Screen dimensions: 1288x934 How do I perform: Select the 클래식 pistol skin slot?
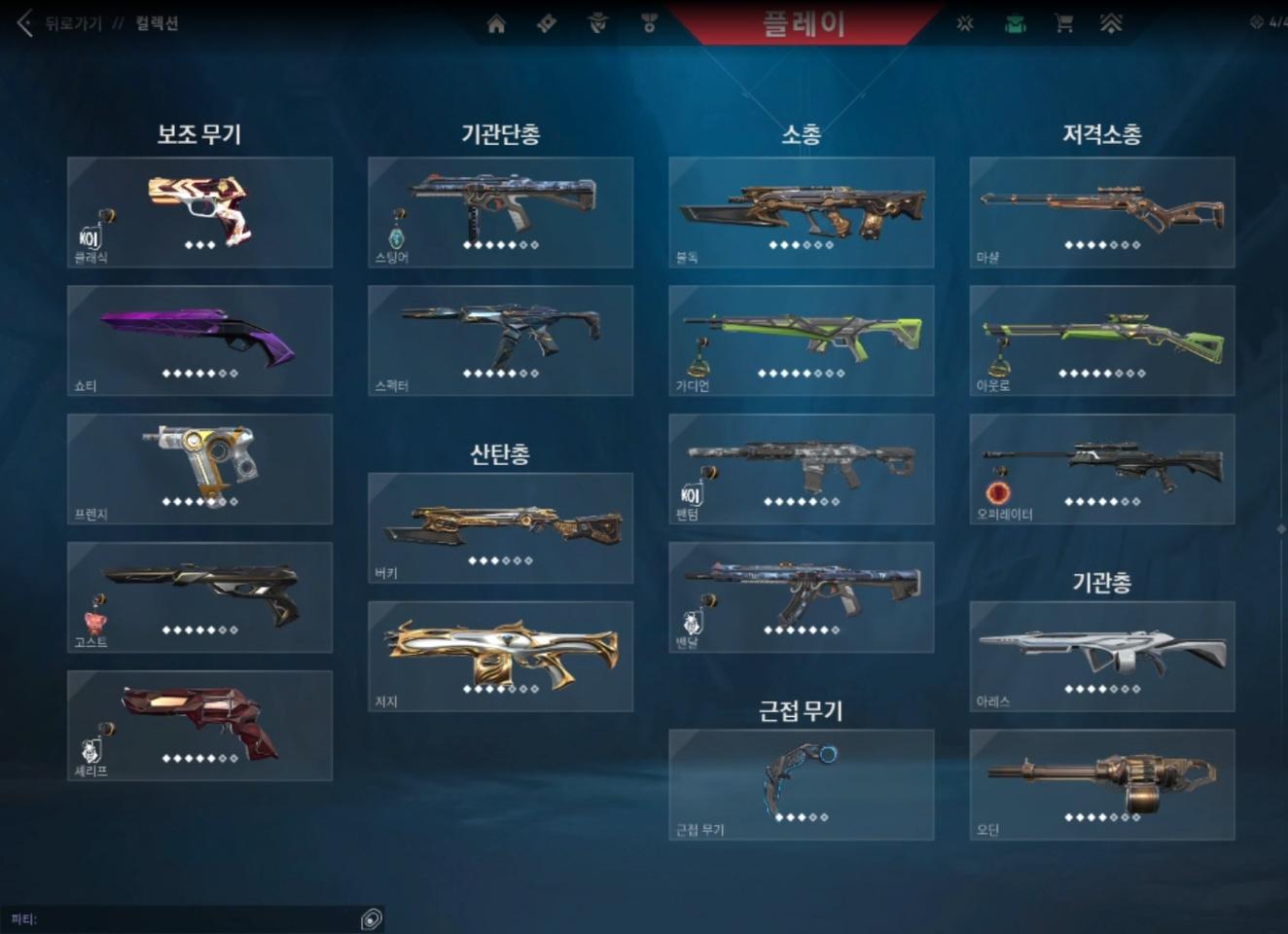[x=199, y=212]
